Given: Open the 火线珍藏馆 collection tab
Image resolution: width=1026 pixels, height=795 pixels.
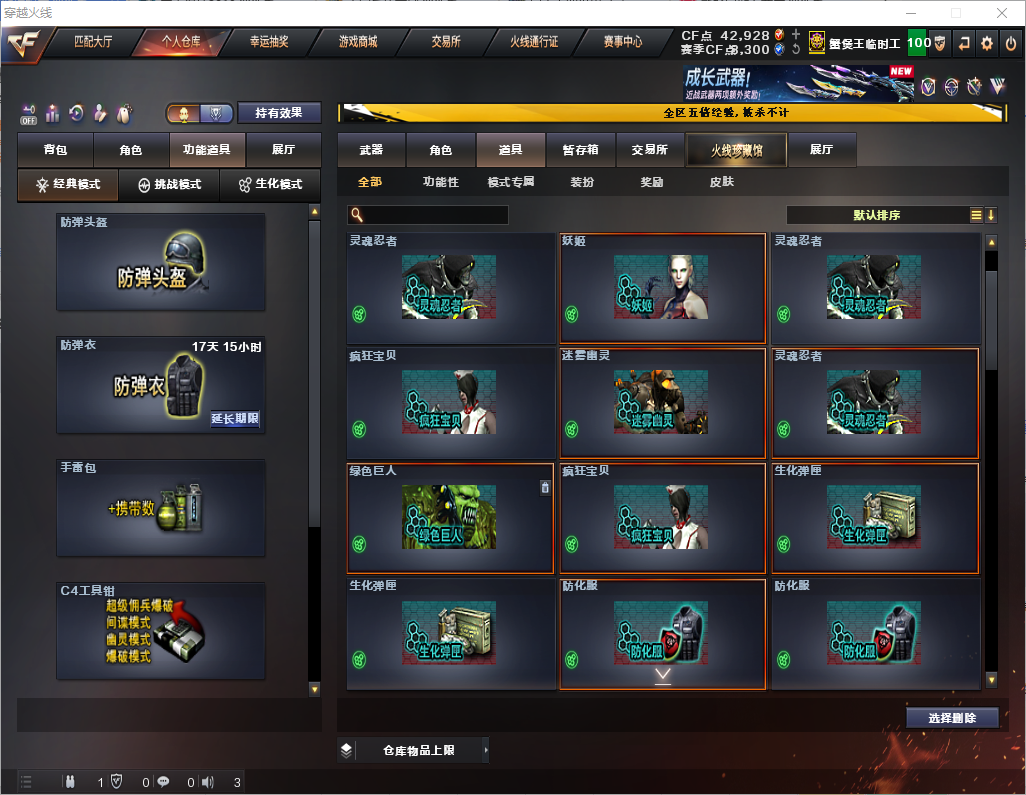Looking at the screenshot, I should point(736,150).
